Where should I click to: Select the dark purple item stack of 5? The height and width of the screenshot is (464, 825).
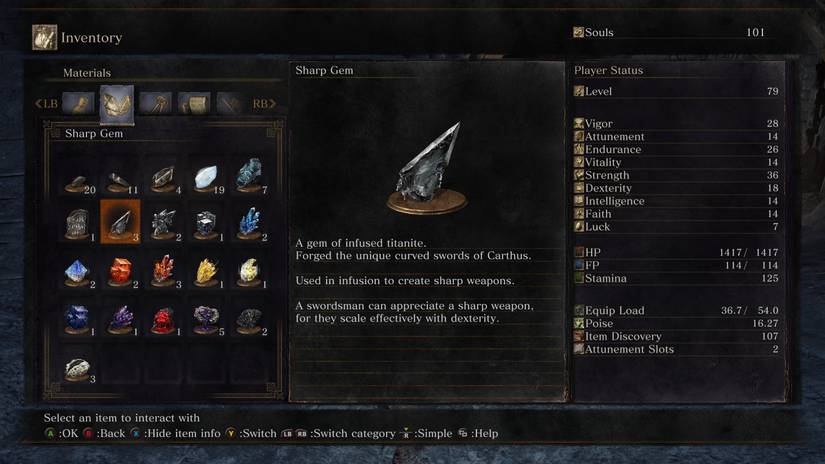click(205, 318)
